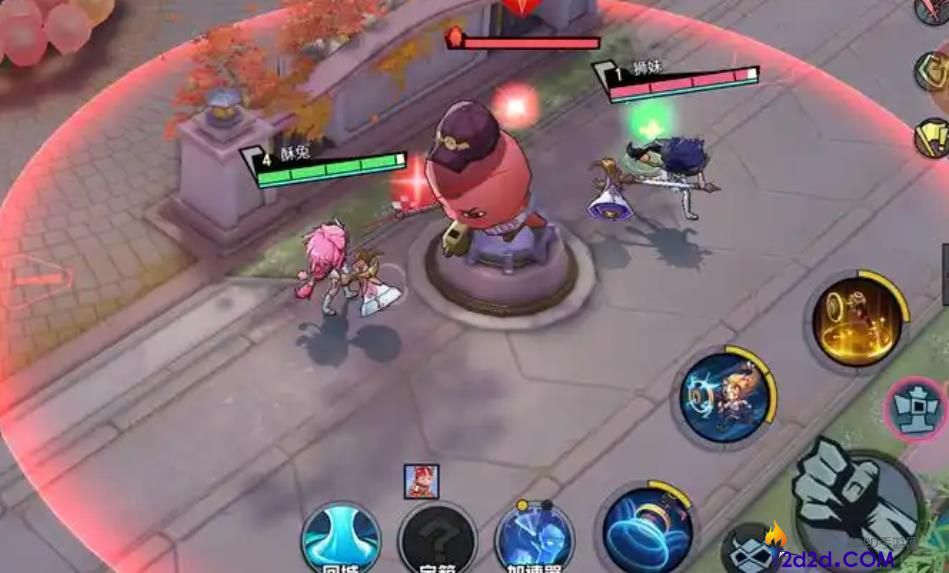Viewport: 949px width, 573px height.
Task: Tap the 回城 recall button
Action: pos(341,538)
